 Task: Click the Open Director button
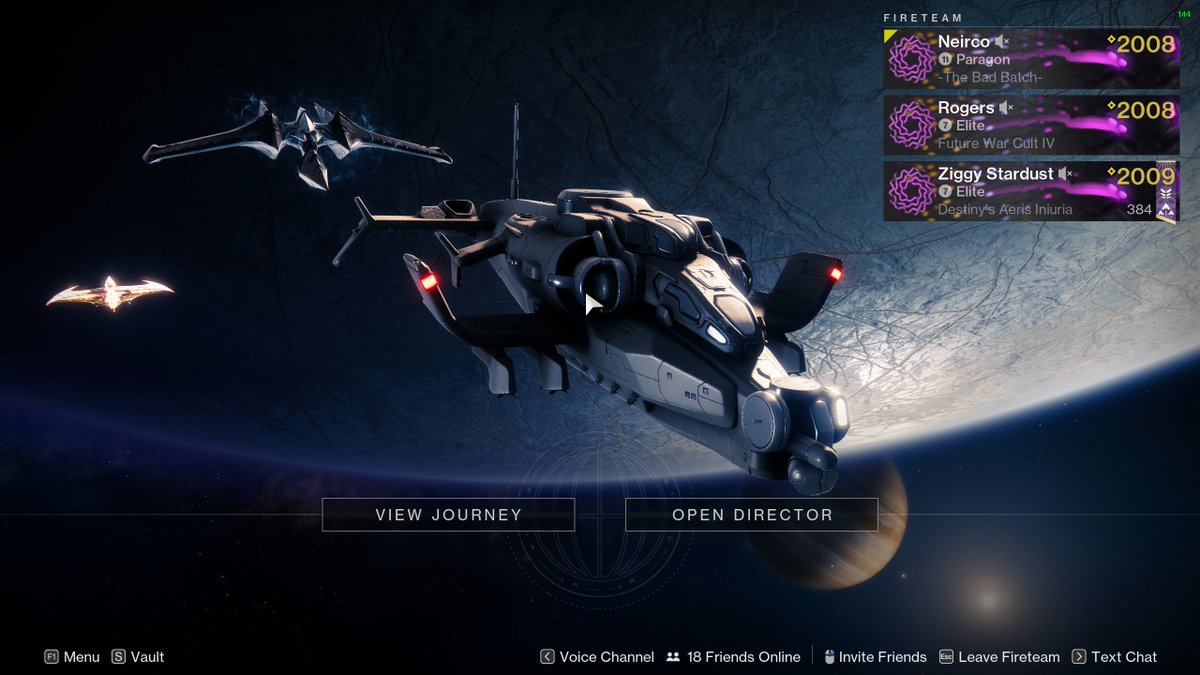point(751,515)
